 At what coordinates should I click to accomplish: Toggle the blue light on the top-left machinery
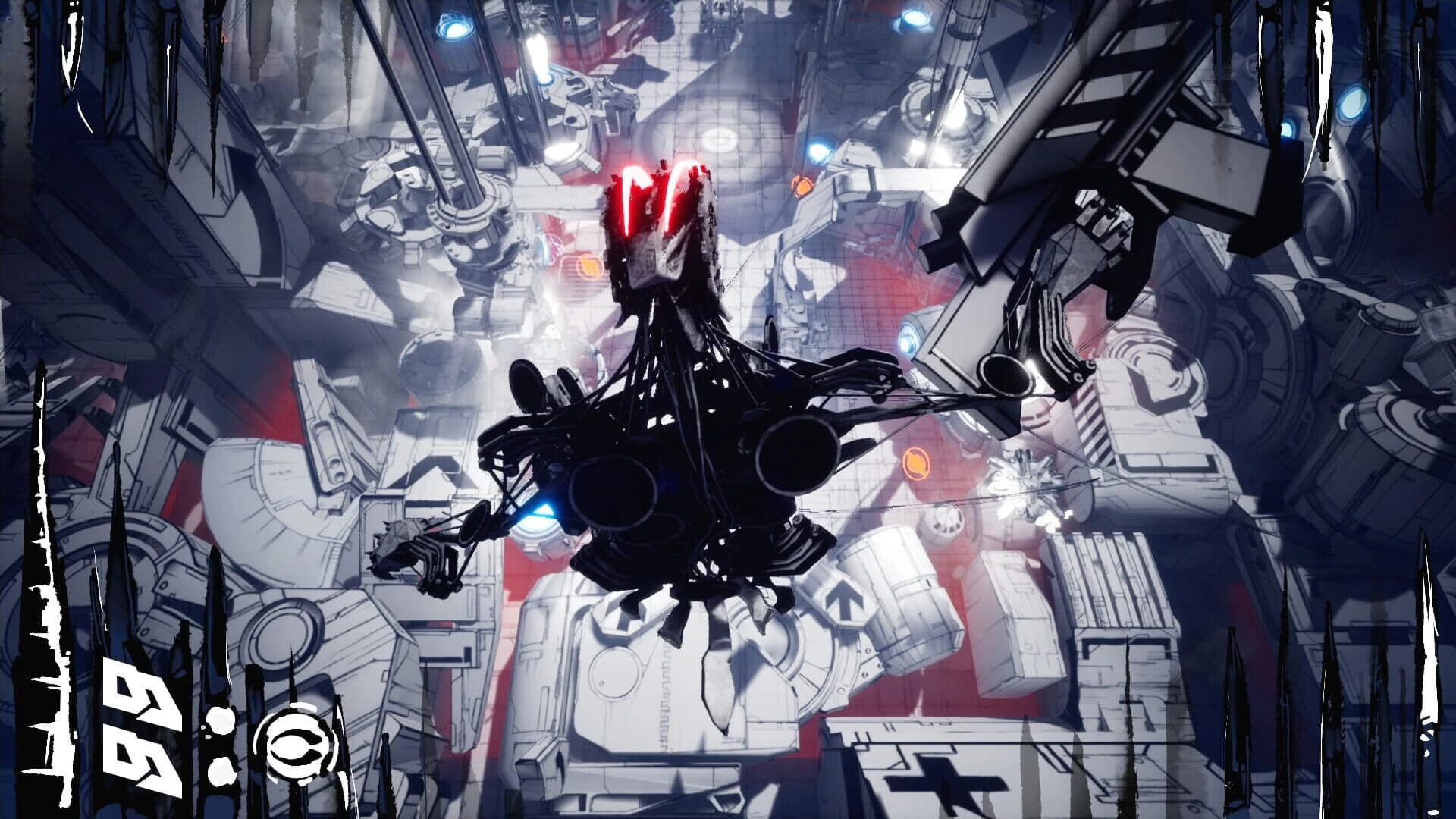456,29
